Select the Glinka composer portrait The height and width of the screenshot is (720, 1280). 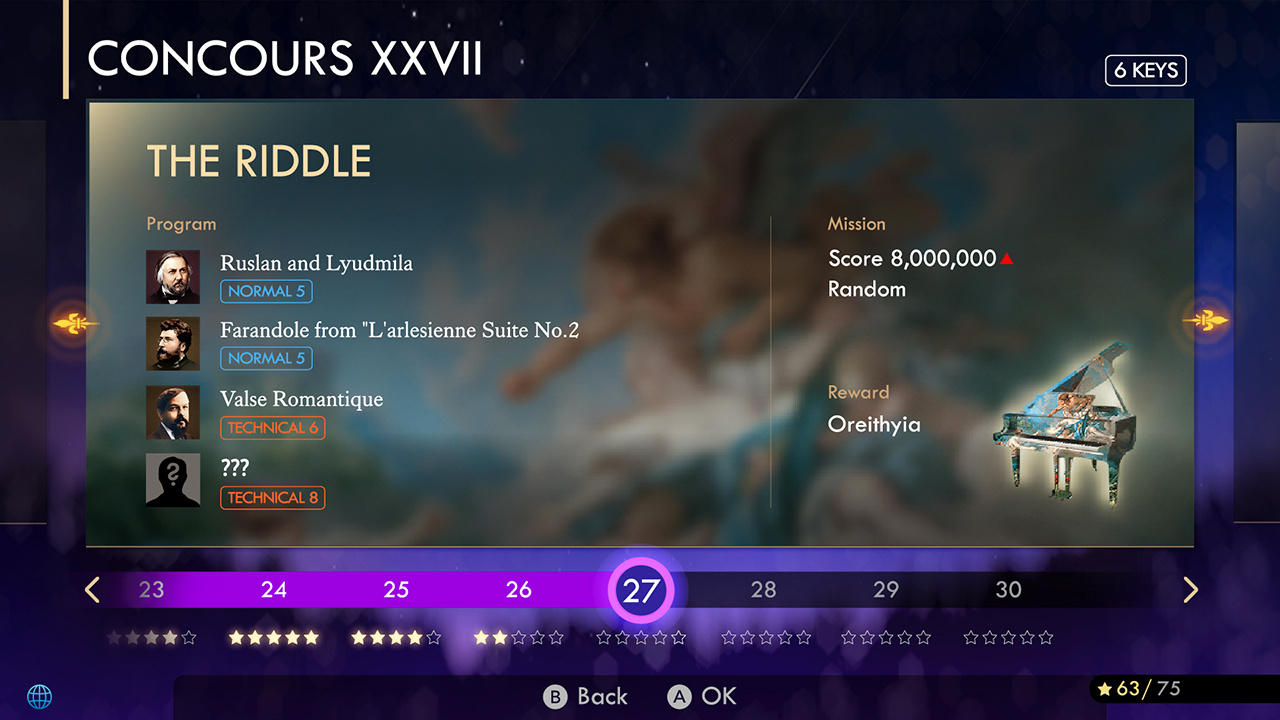(172, 276)
